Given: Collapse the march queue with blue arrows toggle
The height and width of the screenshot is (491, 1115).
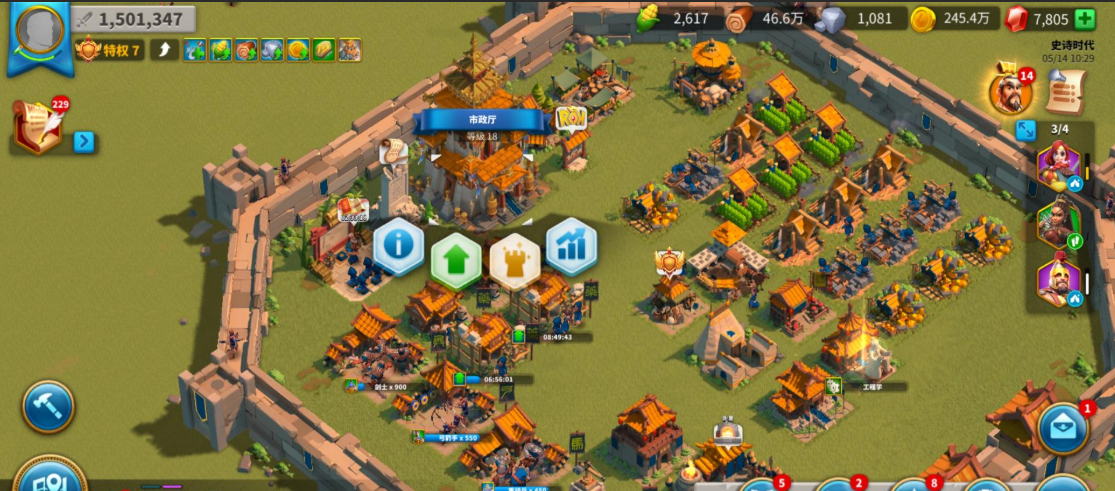Looking at the screenshot, I should point(1024,130).
